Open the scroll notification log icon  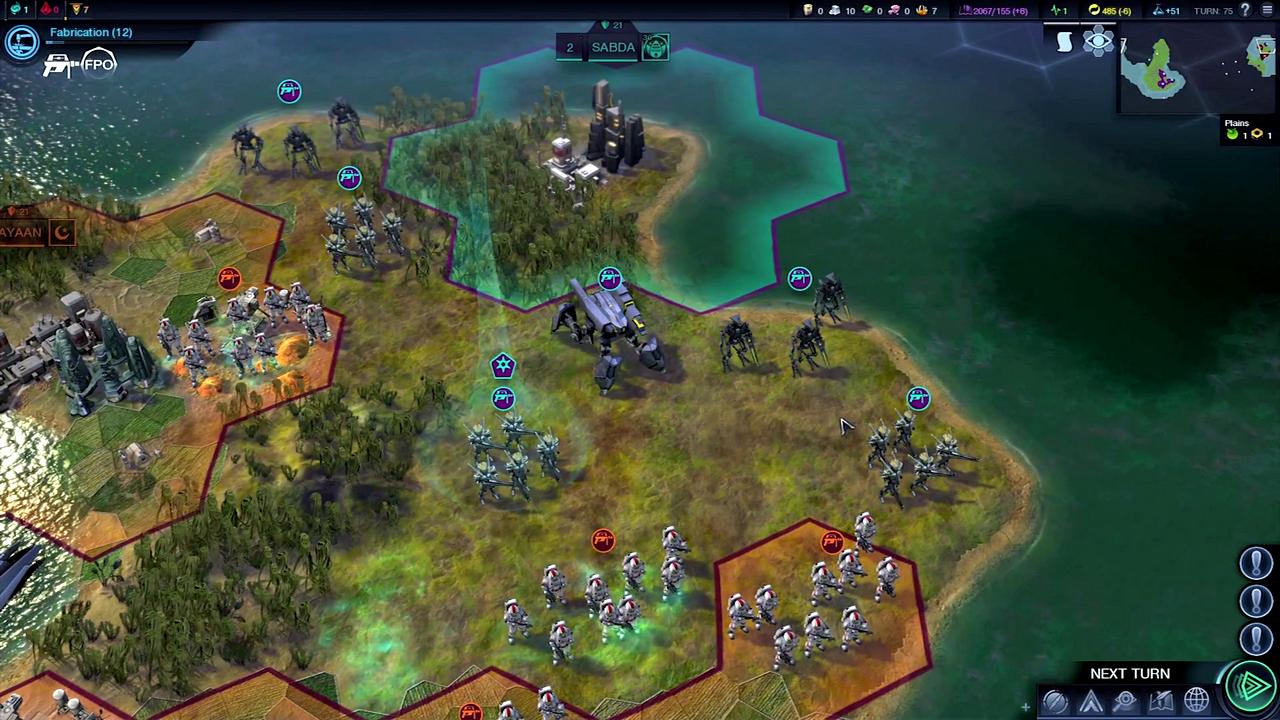[1065, 42]
